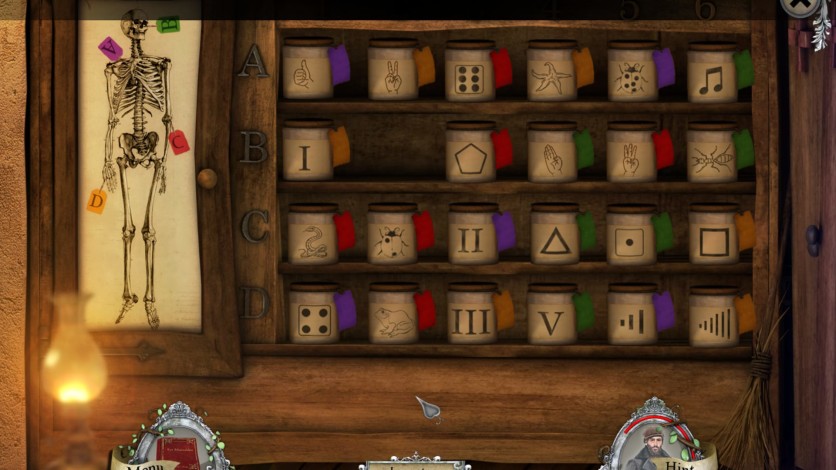Select the jar with five rising bars
Screen dimensions: 836x470
(712, 319)
